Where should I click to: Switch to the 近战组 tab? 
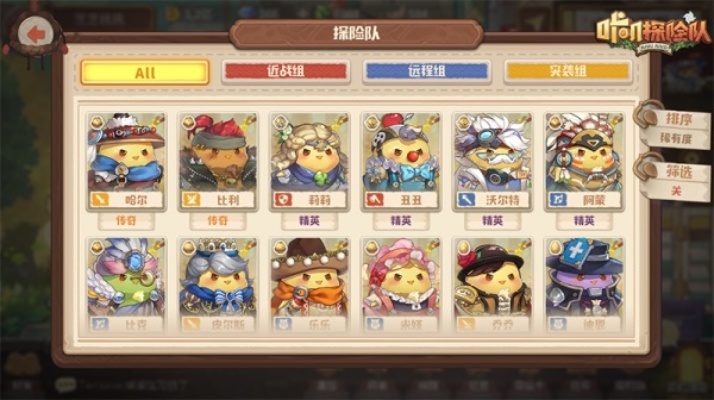pos(286,72)
